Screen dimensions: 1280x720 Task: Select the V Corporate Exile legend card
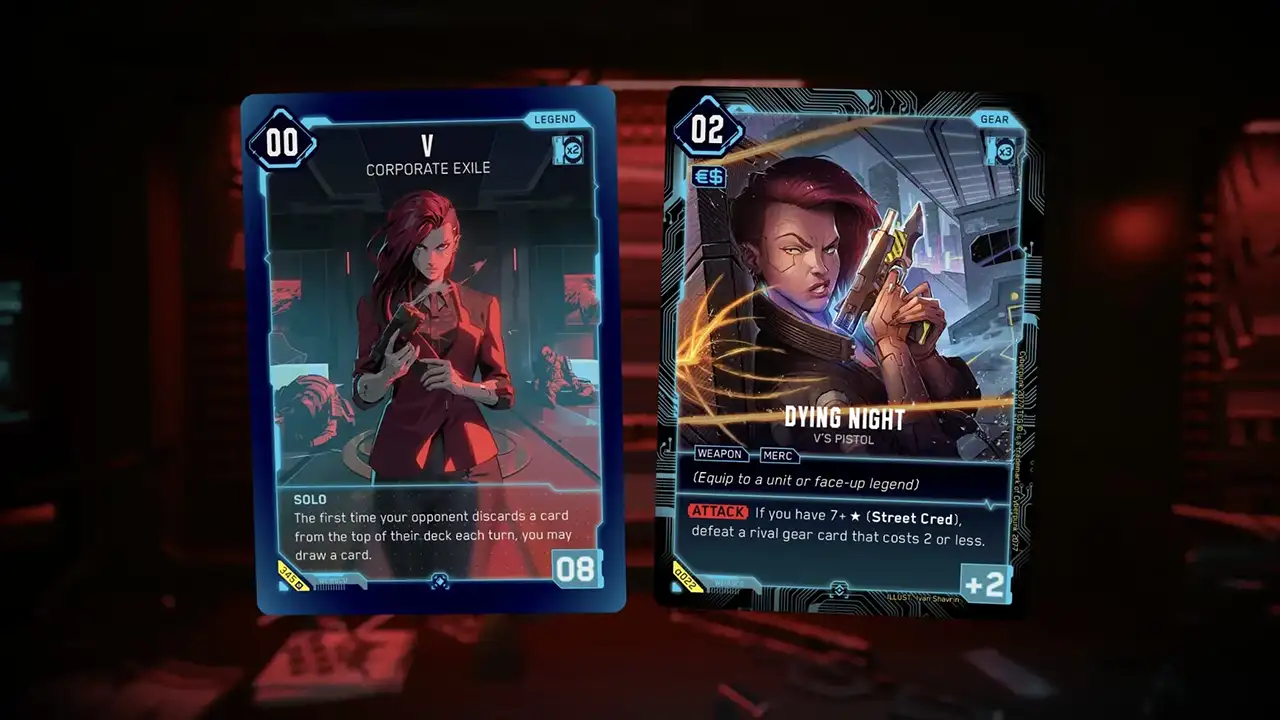[x=431, y=350]
